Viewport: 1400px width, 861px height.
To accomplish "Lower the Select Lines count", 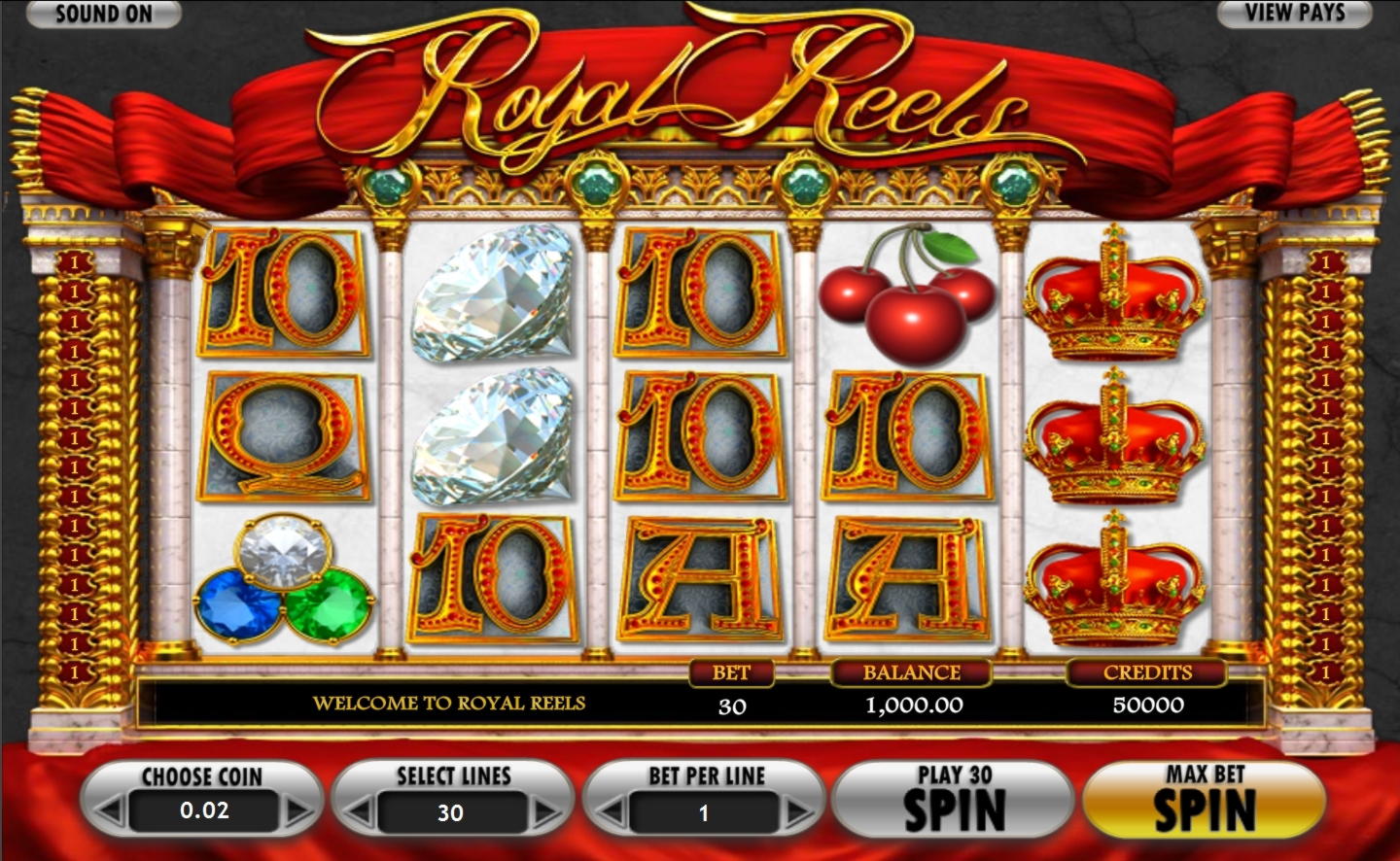I will (x=362, y=811).
